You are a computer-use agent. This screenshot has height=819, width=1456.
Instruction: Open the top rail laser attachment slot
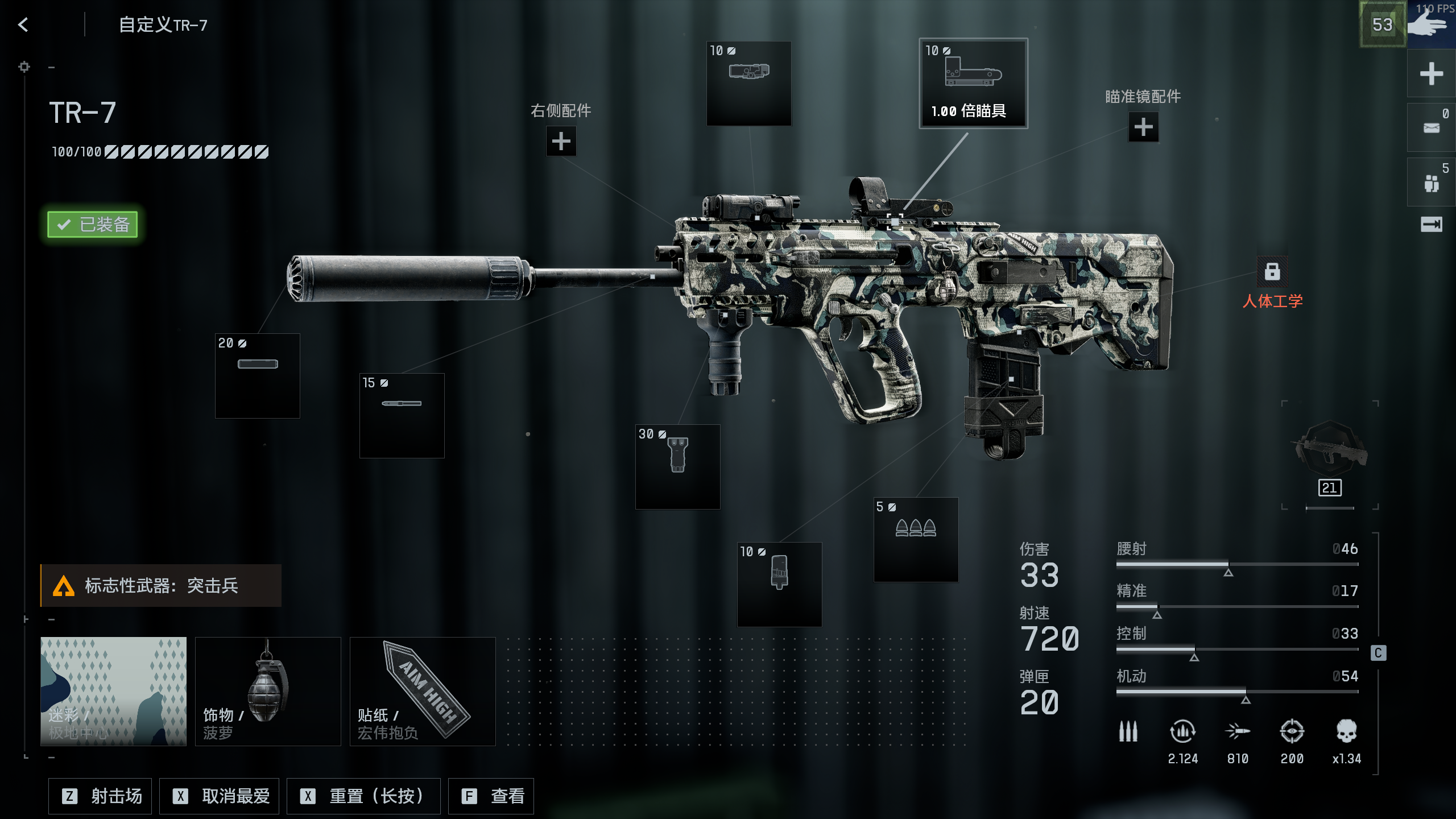pos(748,83)
